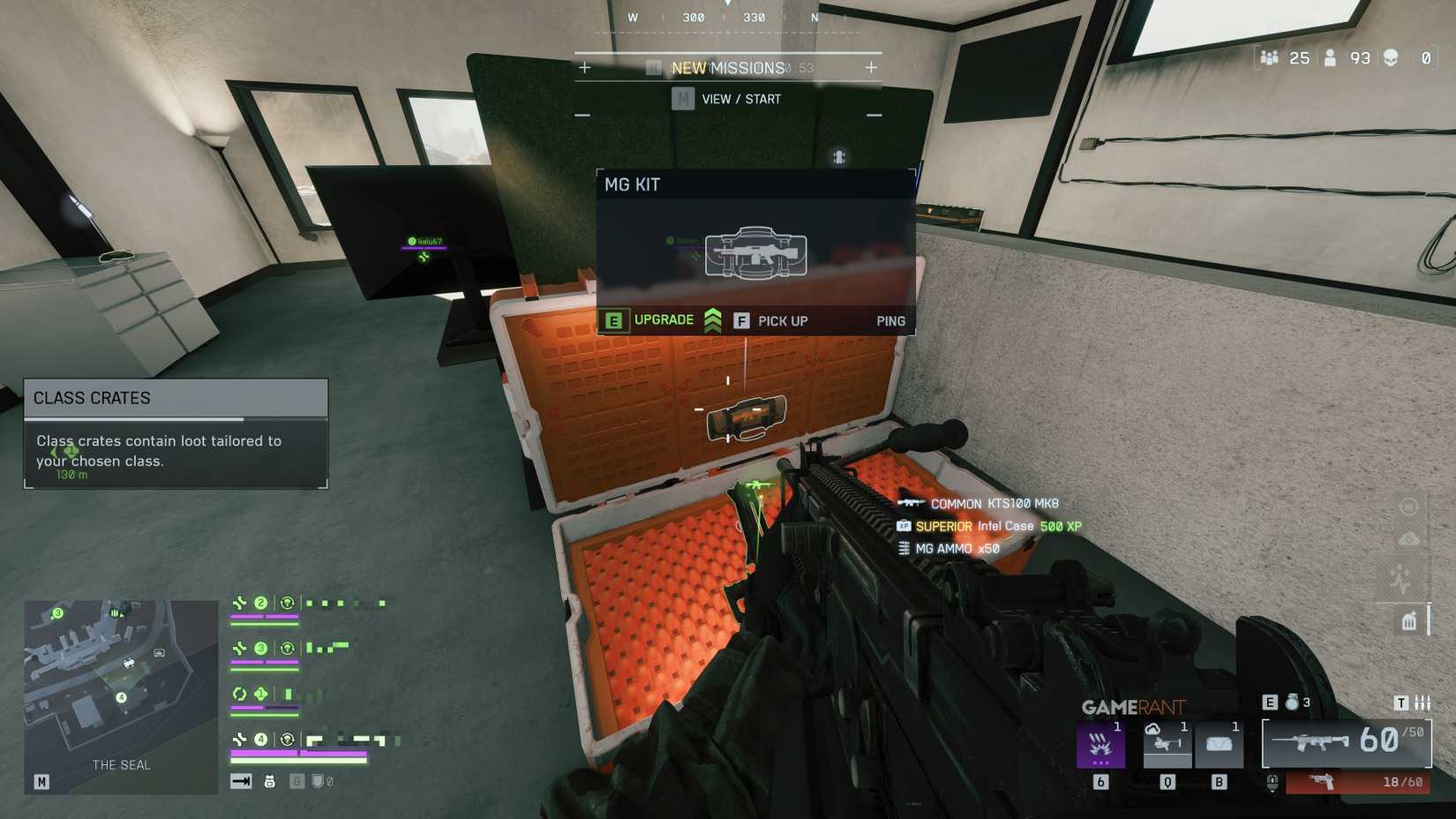The image size is (1456, 819).
Task: Select VIEW / START in the mission bar
Action: (x=739, y=99)
